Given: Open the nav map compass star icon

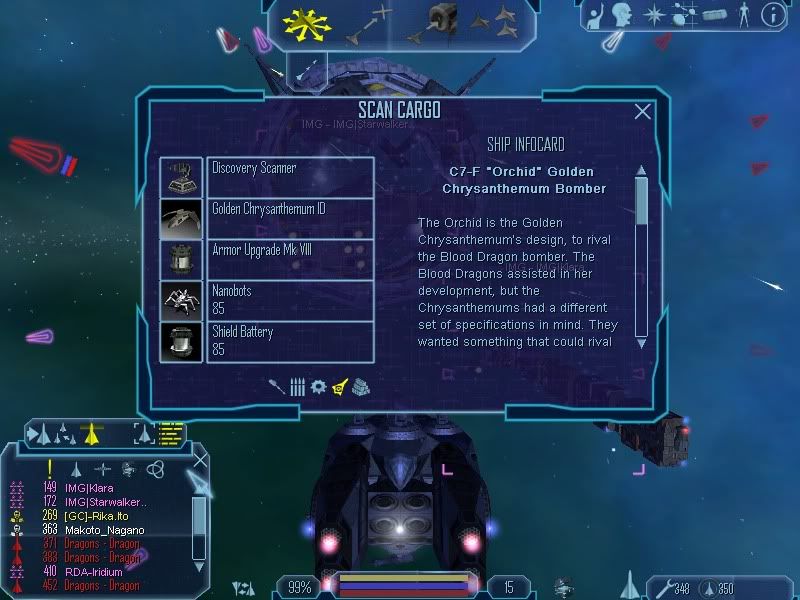Looking at the screenshot, I should point(654,15).
